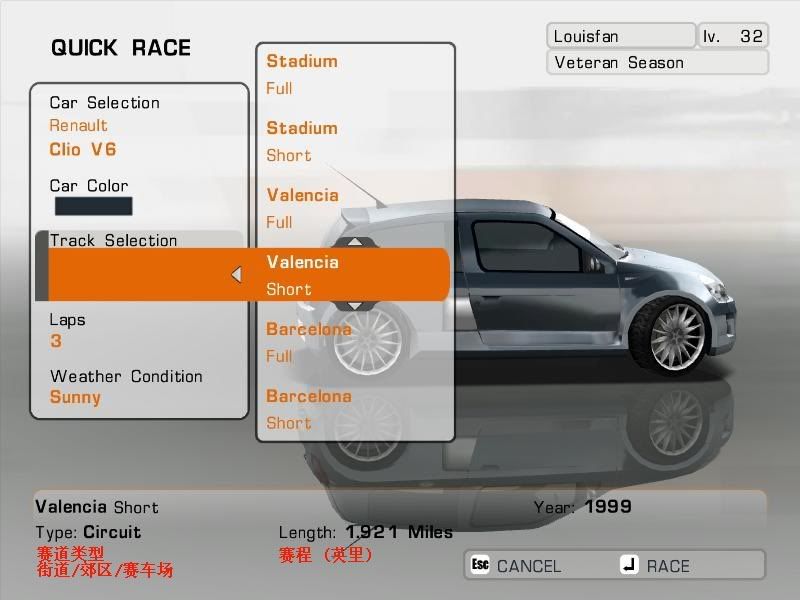800x600 pixels.
Task: Adjust the Laps setting
Action: 138,331
